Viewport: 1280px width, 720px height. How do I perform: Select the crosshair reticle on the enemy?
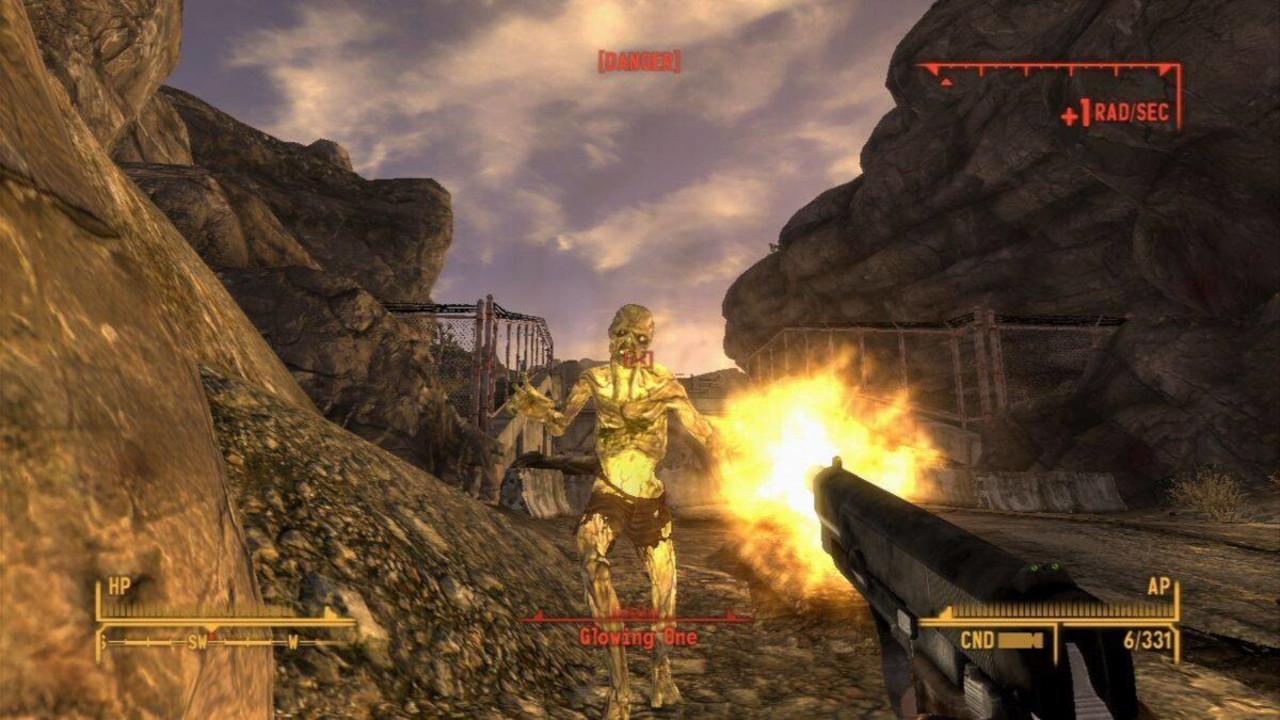pyautogui.click(x=641, y=359)
